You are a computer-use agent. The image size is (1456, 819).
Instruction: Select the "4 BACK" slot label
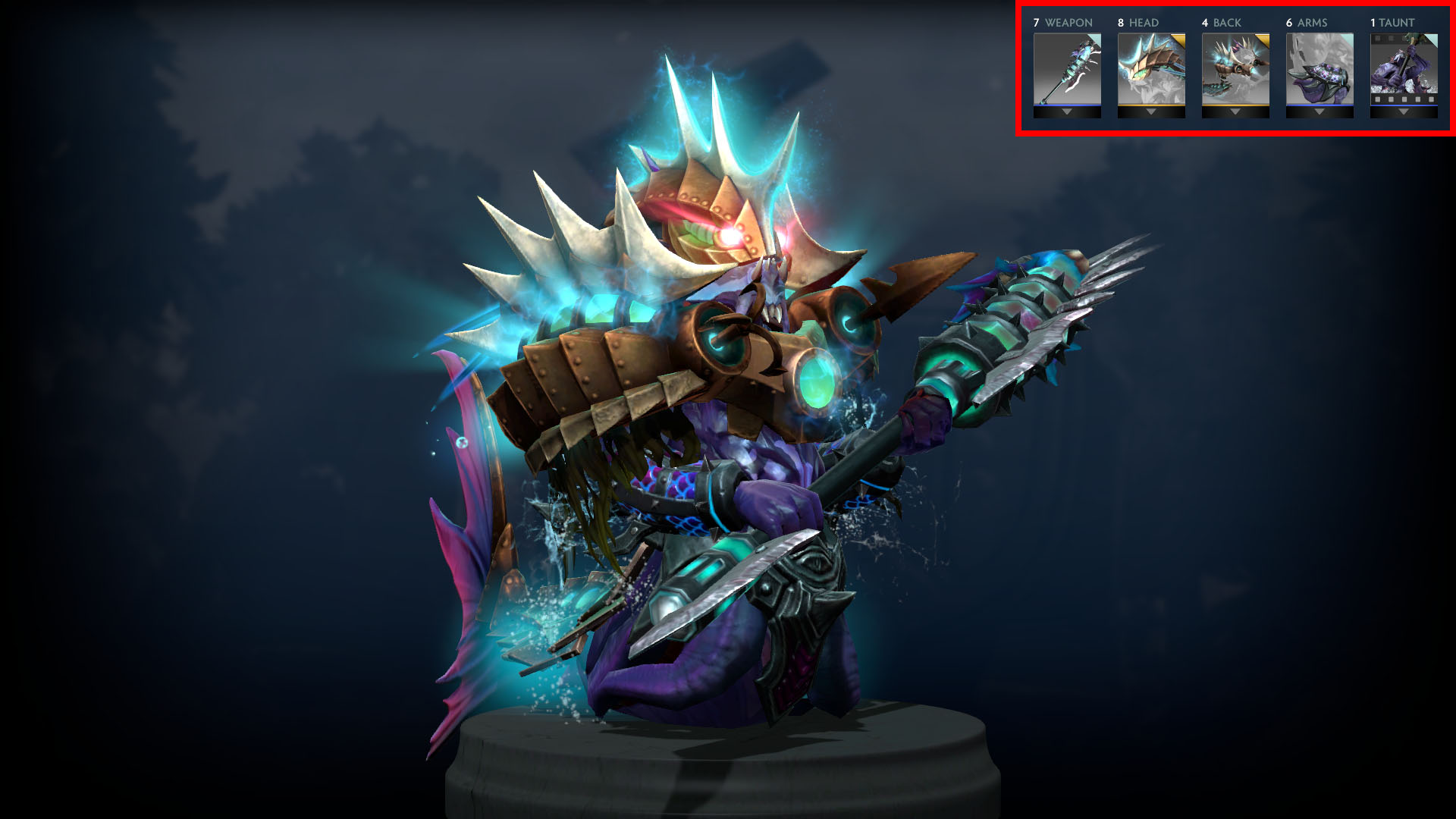(x=1221, y=22)
